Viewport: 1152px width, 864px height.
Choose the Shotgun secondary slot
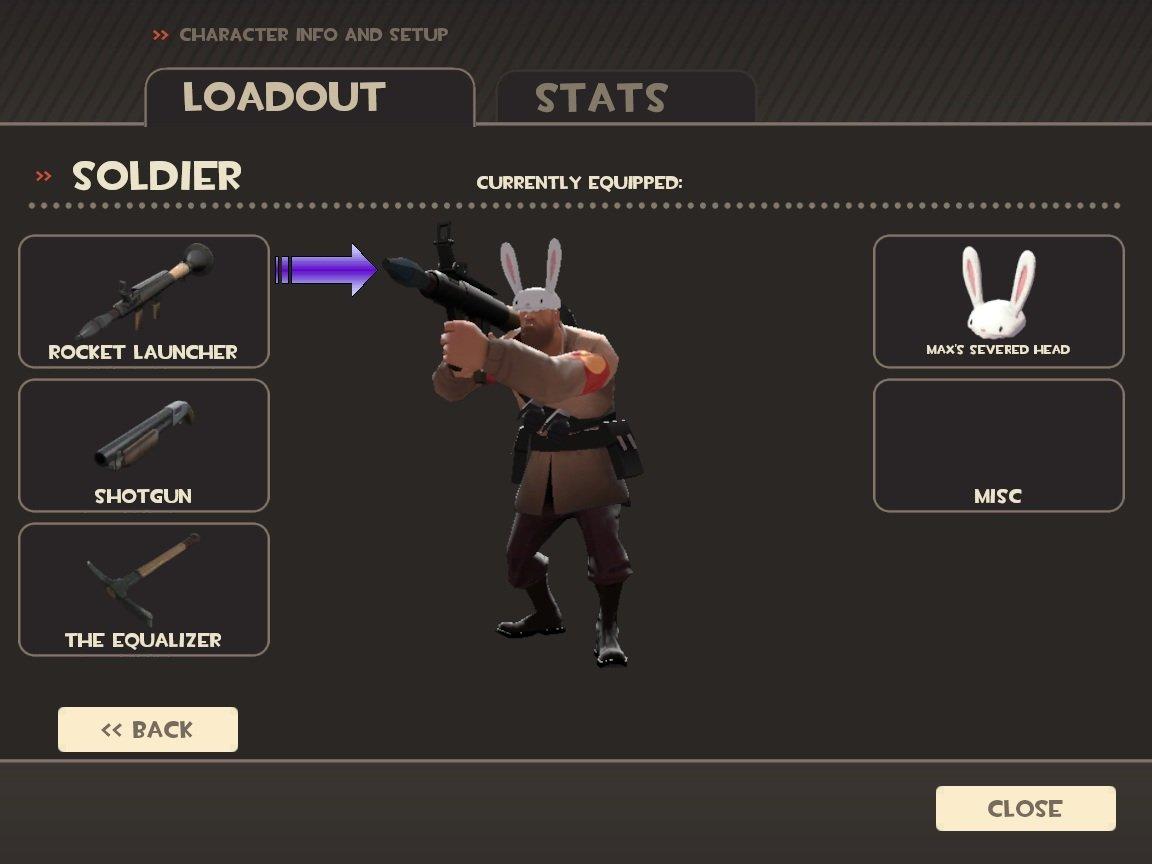(144, 445)
